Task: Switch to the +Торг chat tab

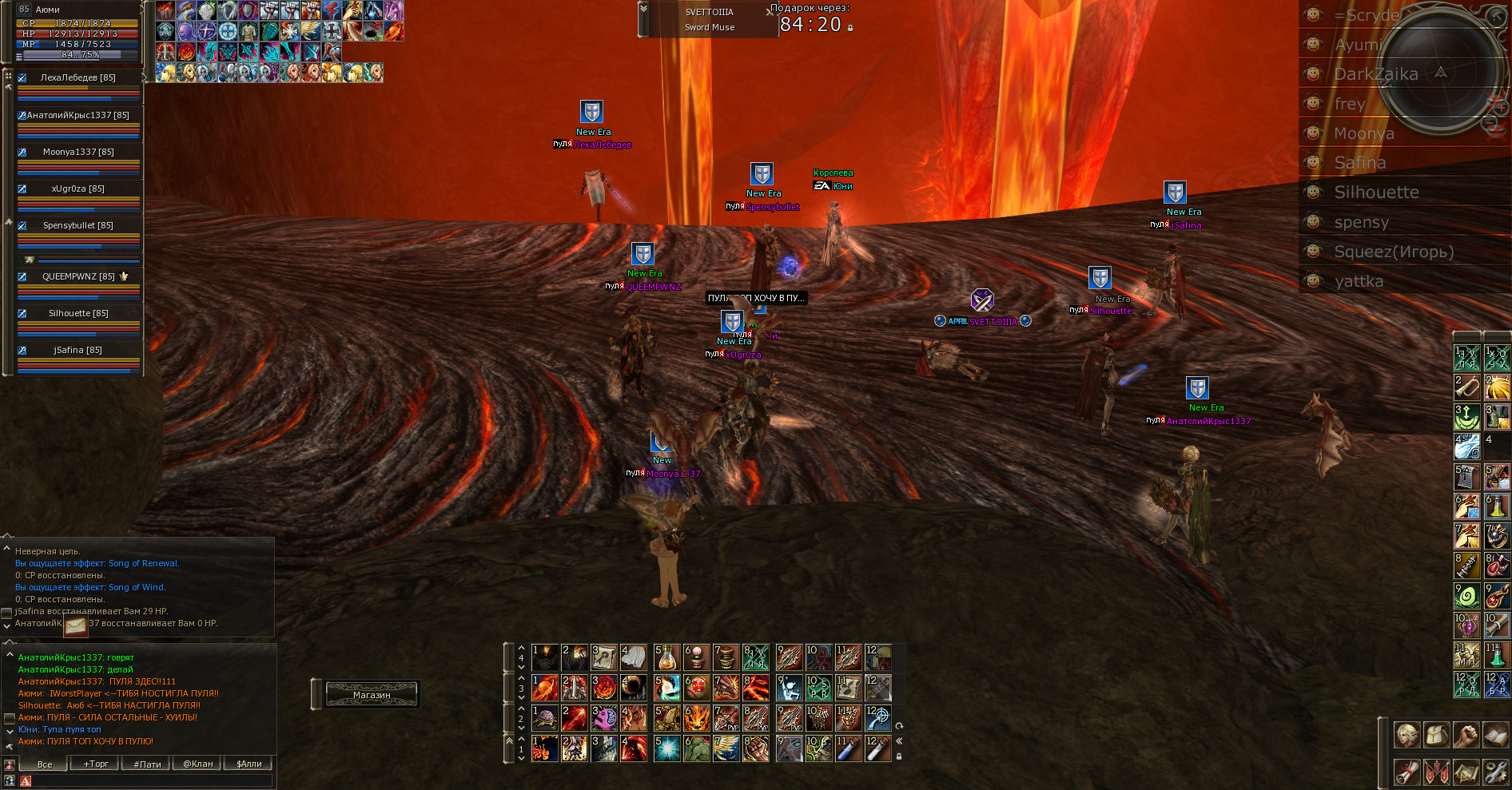Action: pyautogui.click(x=96, y=764)
